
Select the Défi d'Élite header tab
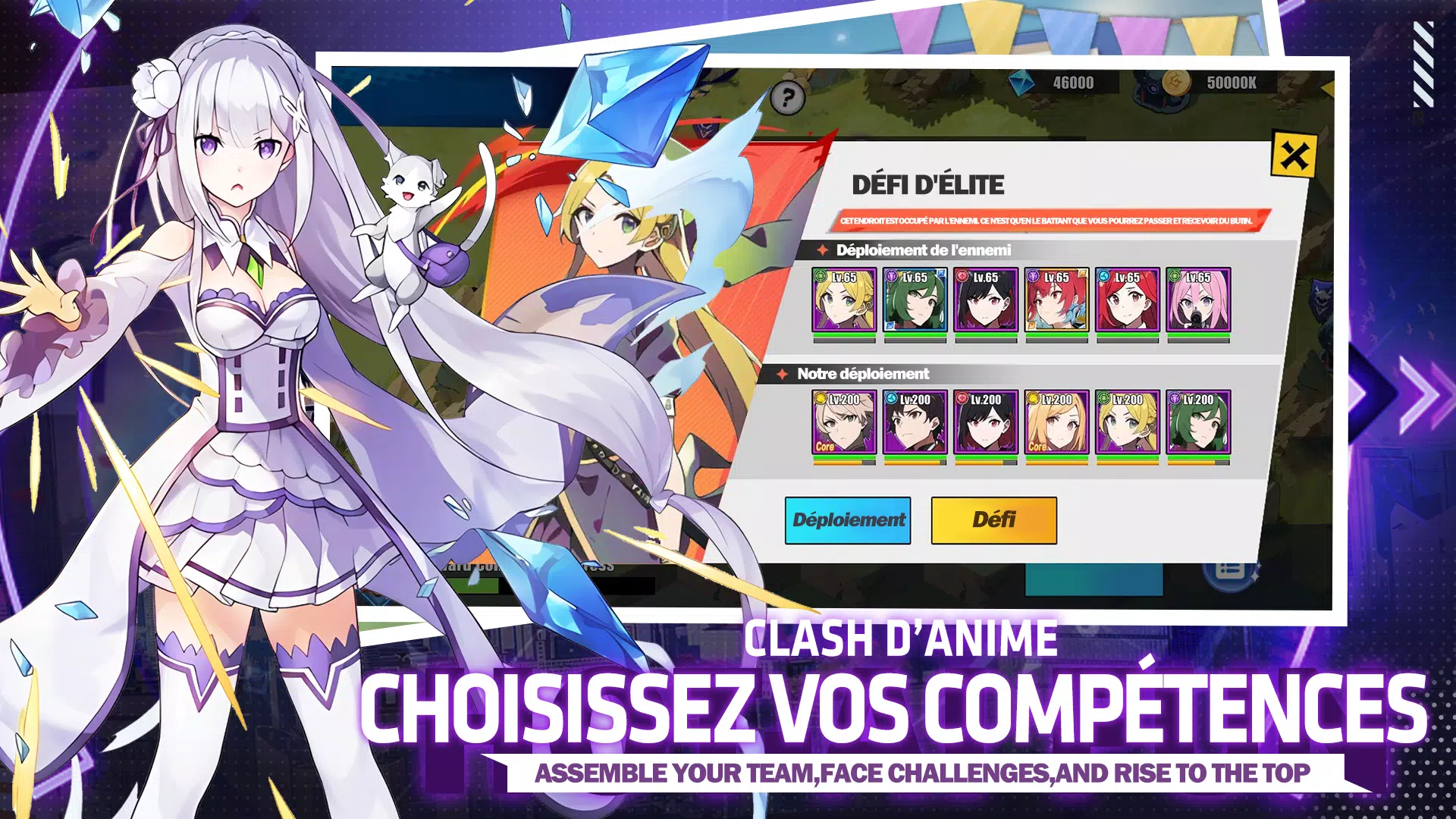pyautogui.click(x=929, y=183)
